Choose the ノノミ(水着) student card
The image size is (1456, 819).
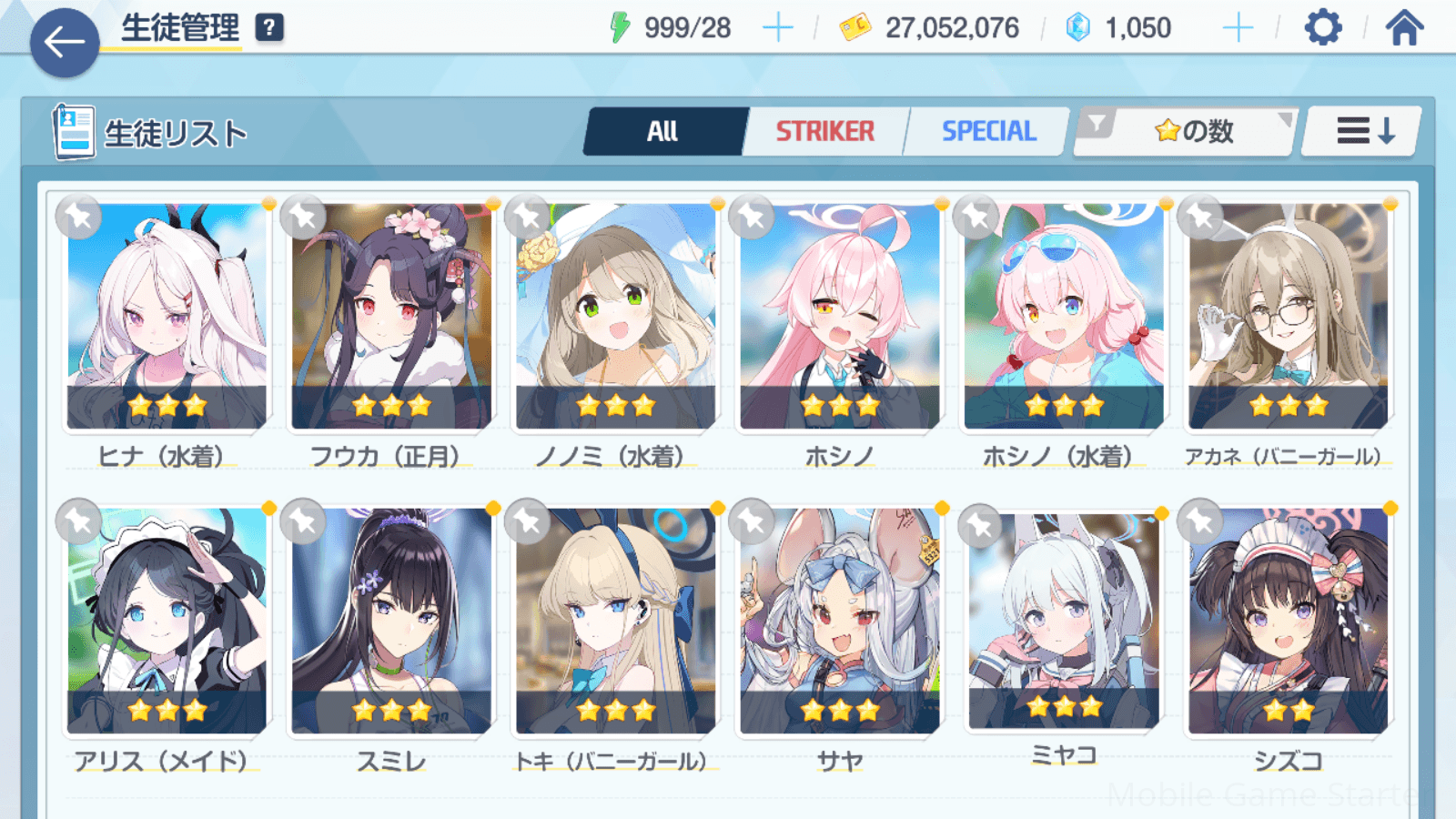[x=615, y=316]
